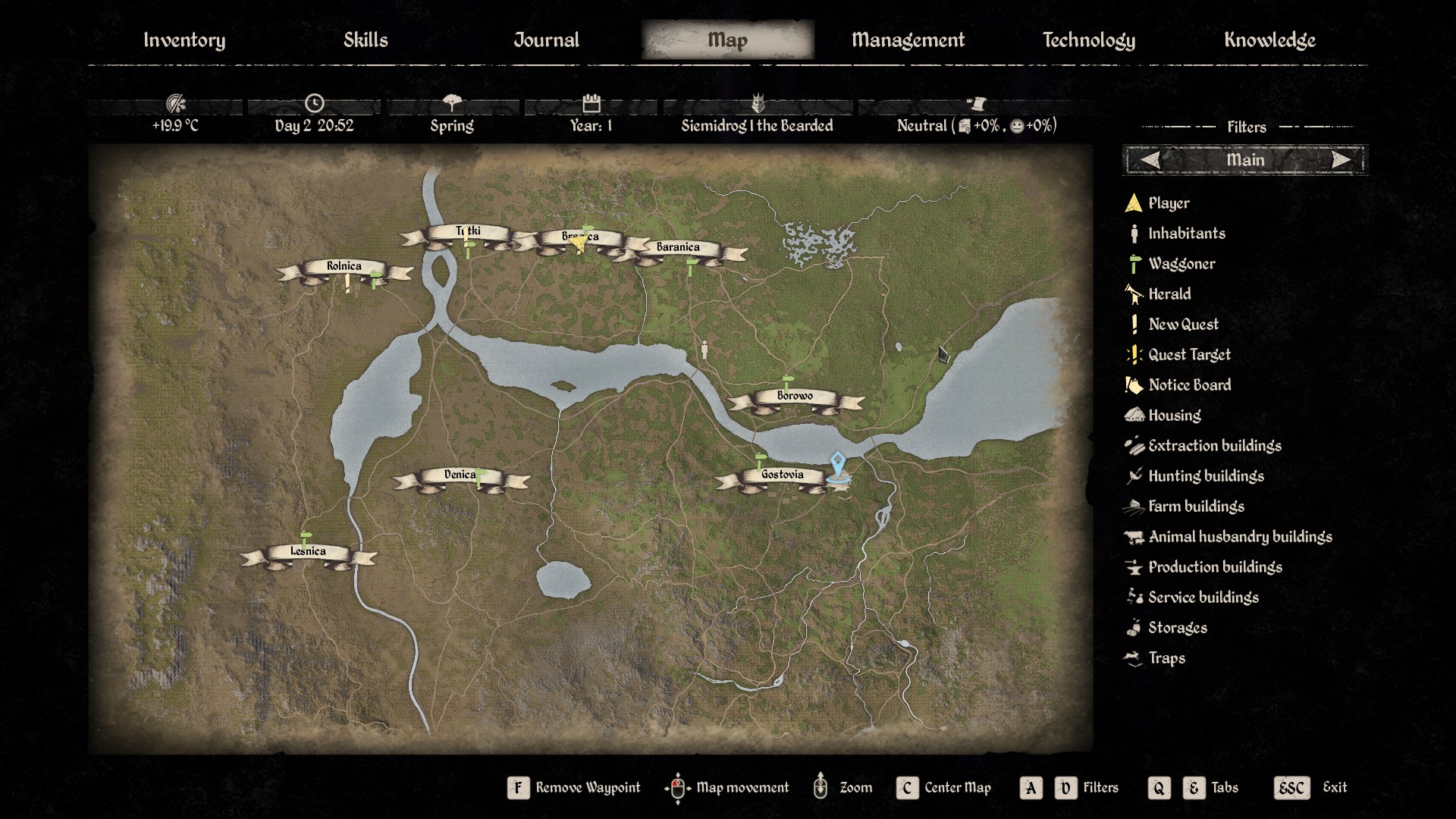Open the Skills tab
The height and width of the screenshot is (819, 1456).
pyautogui.click(x=366, y=40)
